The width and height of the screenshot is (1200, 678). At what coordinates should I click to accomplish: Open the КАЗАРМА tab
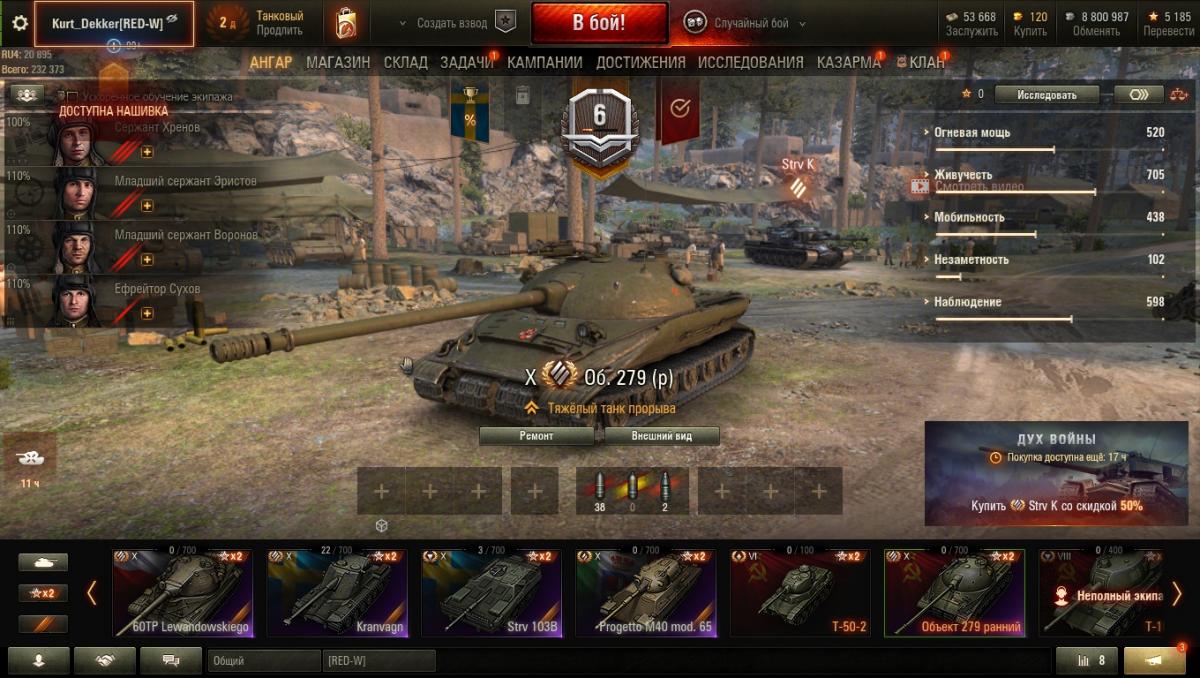[848, 62]
